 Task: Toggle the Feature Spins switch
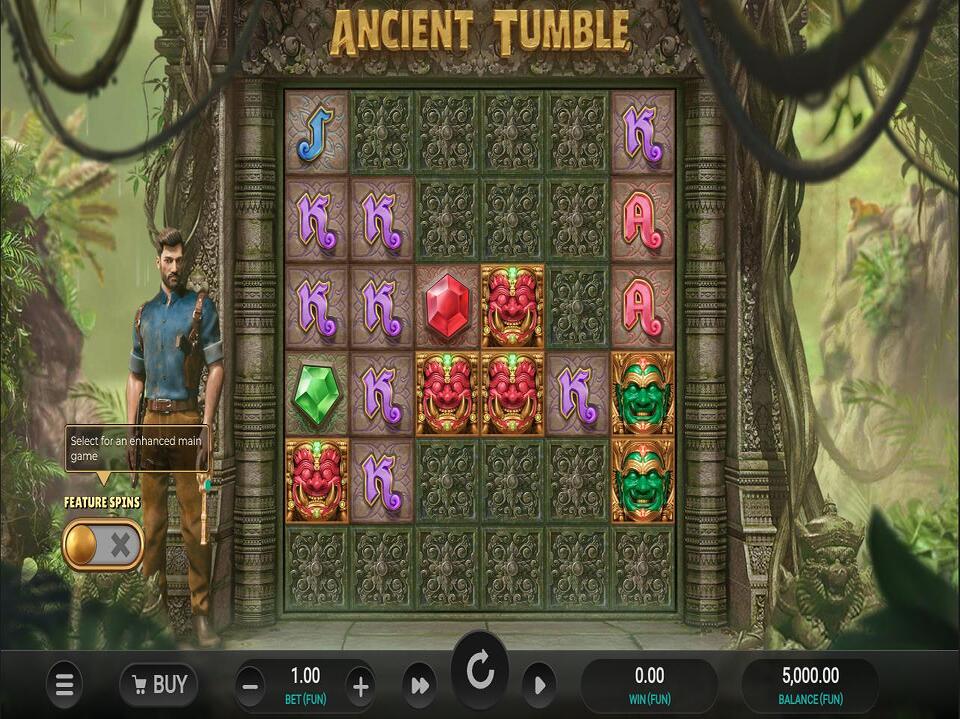click(103, 545)
